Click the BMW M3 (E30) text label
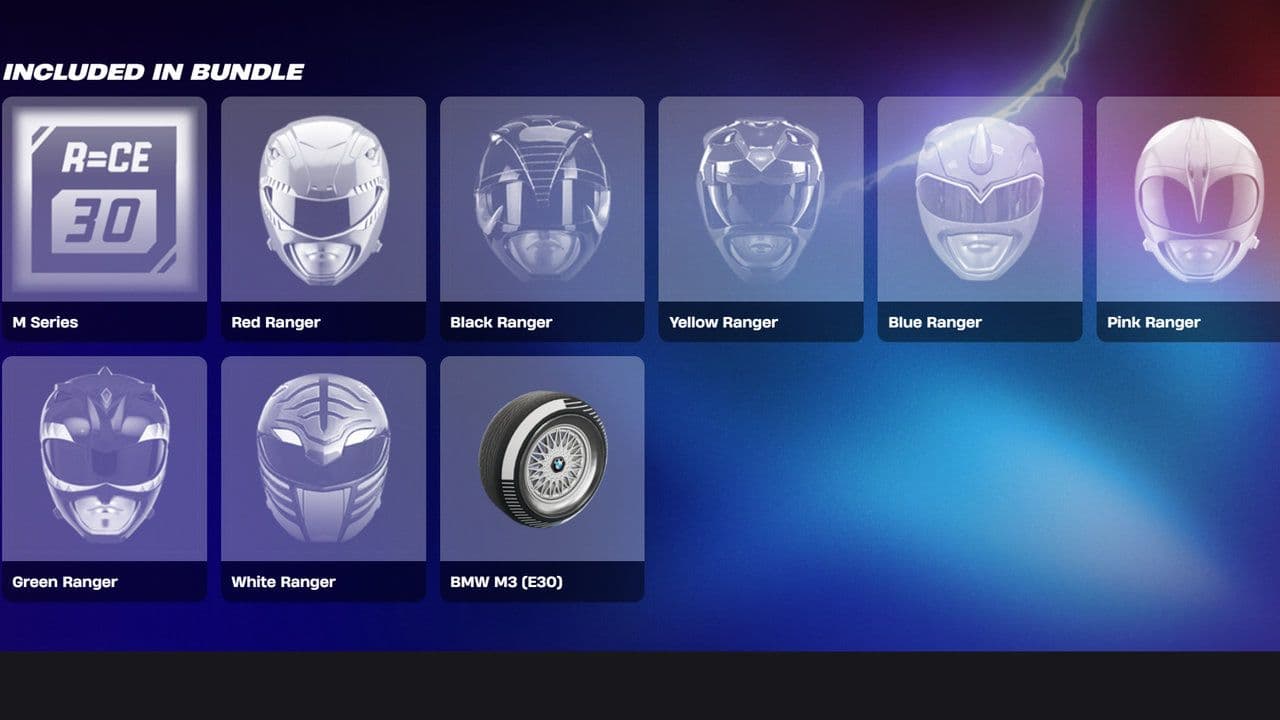This screenshot has width=1280, height=720. (506, 581)
